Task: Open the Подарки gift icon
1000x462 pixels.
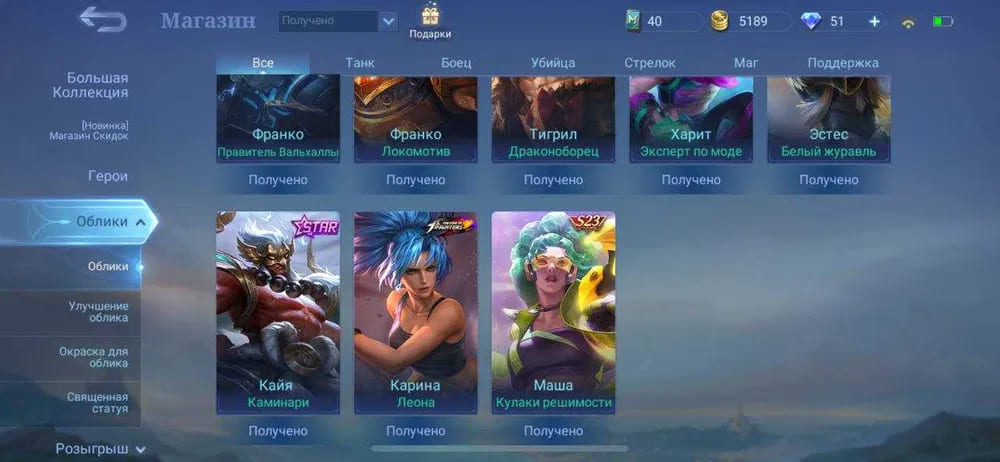Action: pyautogui.click(x=430, y=21)
